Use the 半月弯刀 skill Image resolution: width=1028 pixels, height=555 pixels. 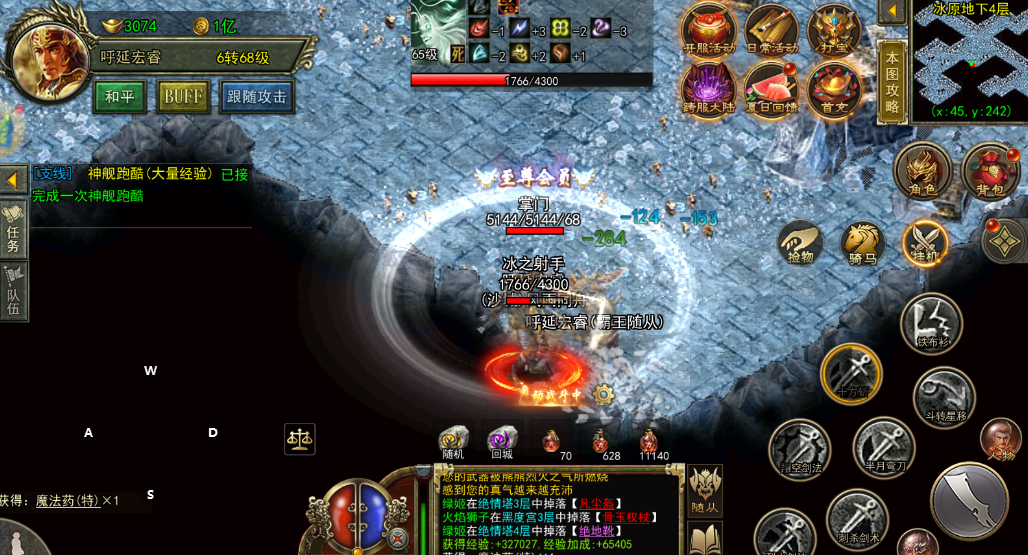click(x=884, y=446)
